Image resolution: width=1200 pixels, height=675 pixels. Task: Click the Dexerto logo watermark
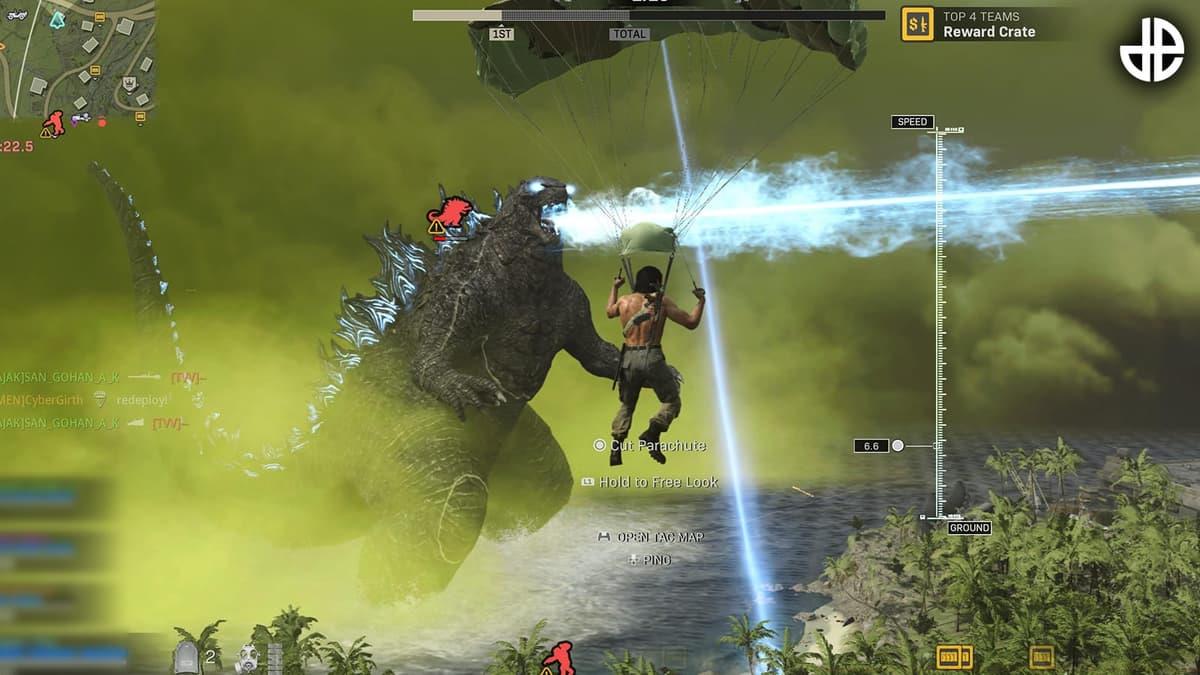tap(1151, 49)
